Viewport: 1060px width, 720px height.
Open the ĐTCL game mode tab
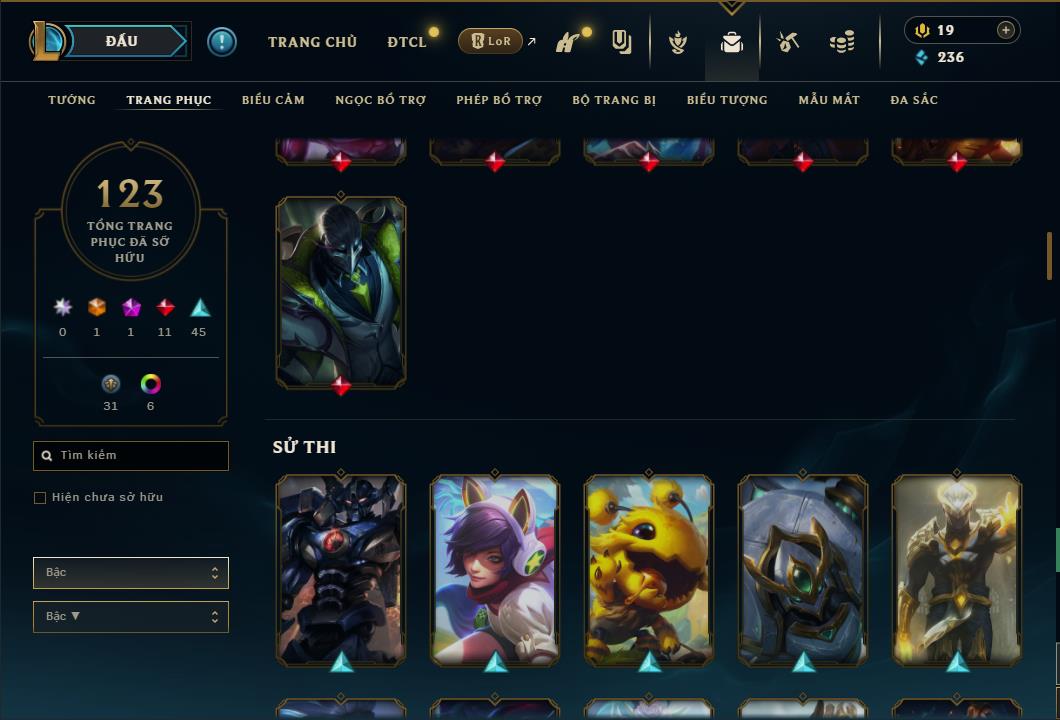[407, 42]
